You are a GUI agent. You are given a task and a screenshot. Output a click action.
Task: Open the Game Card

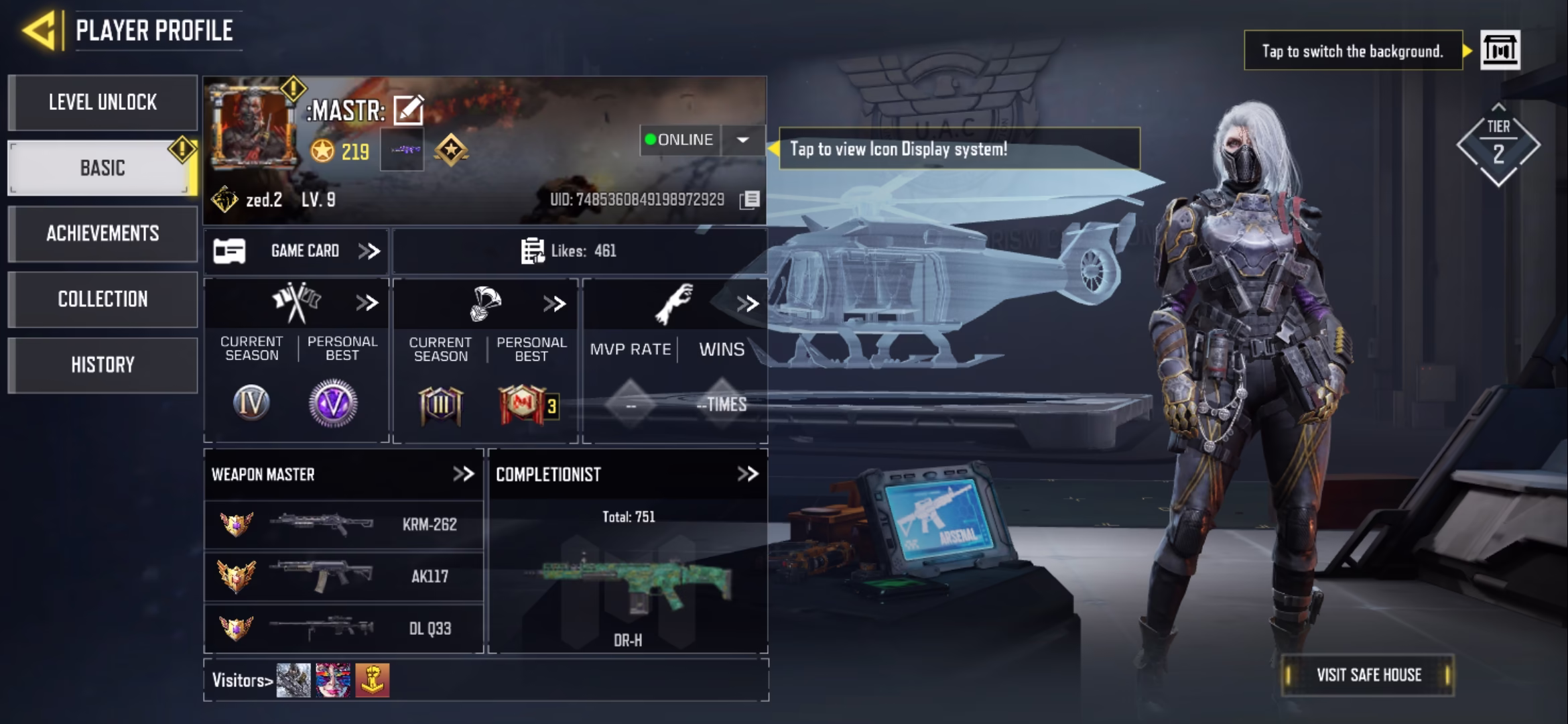(x=296, y=251)
